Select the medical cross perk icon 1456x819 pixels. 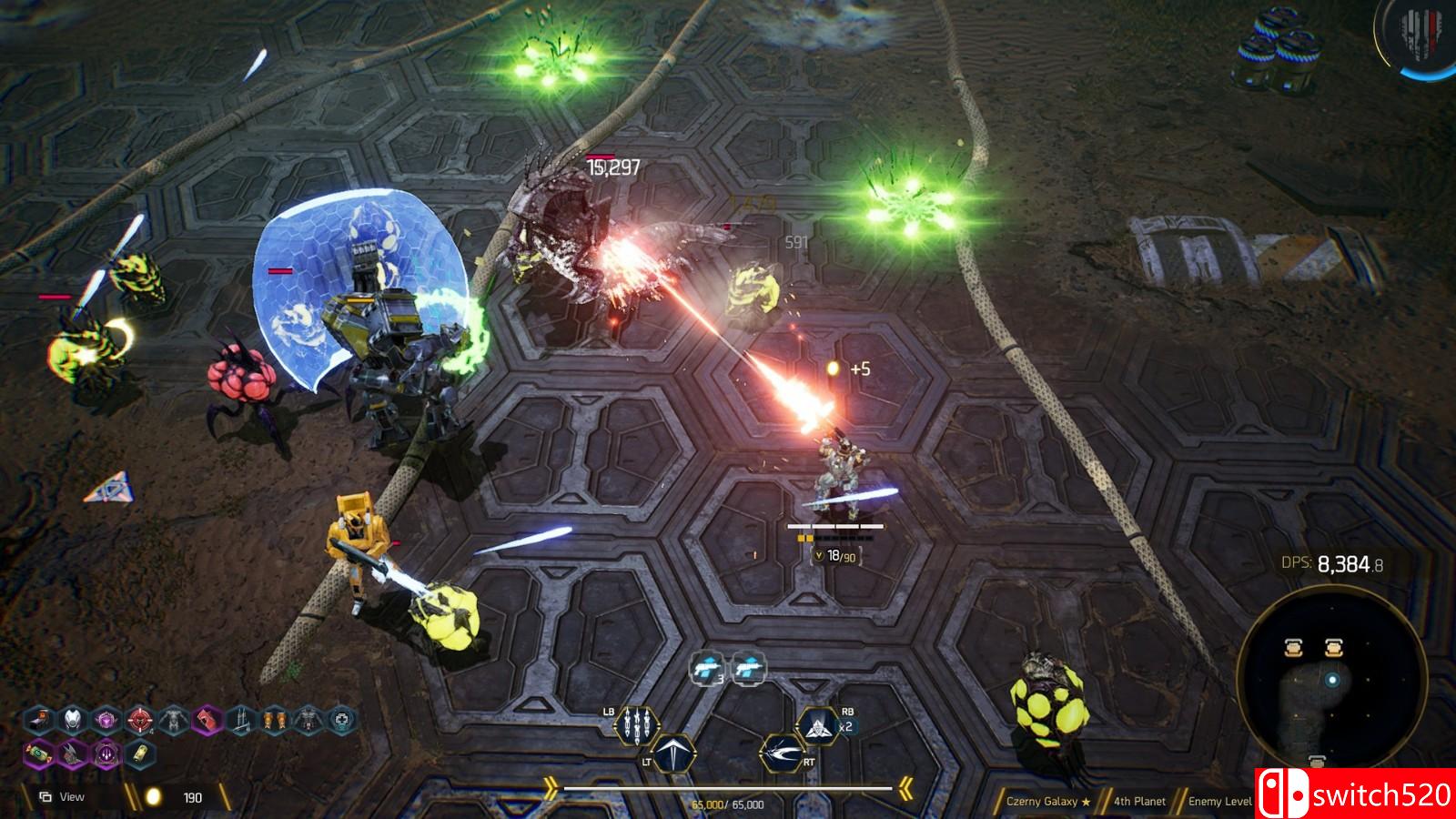point(341,720)
